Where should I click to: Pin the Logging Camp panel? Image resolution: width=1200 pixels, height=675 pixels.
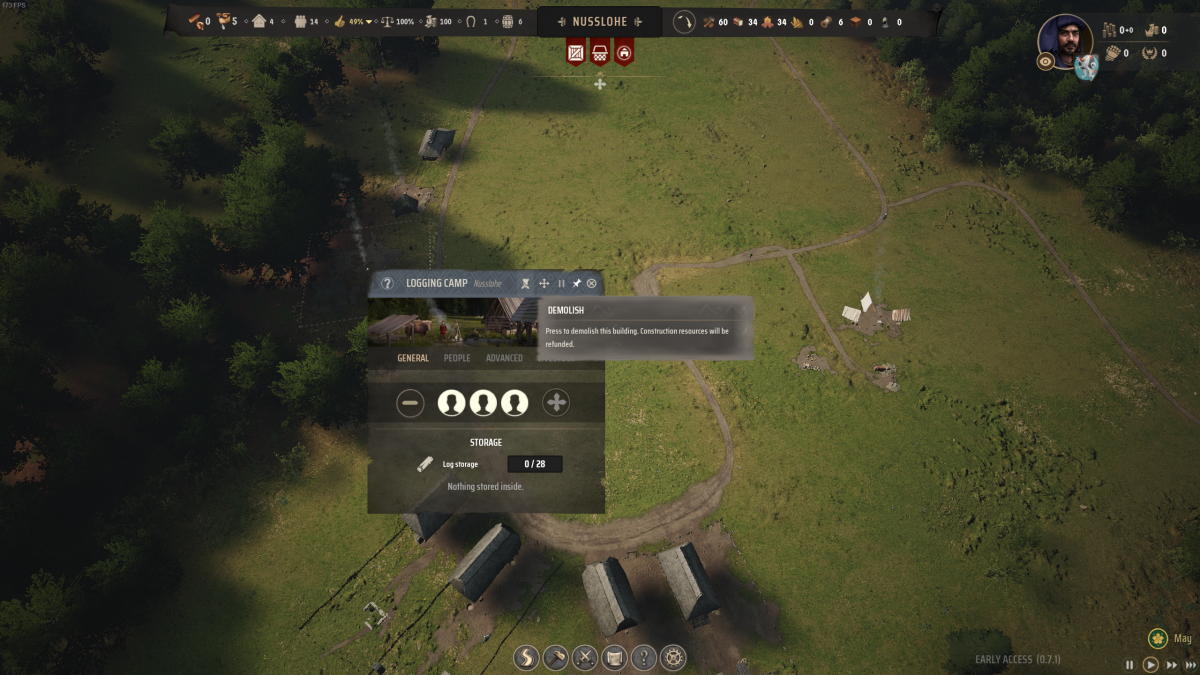(577, 284)
